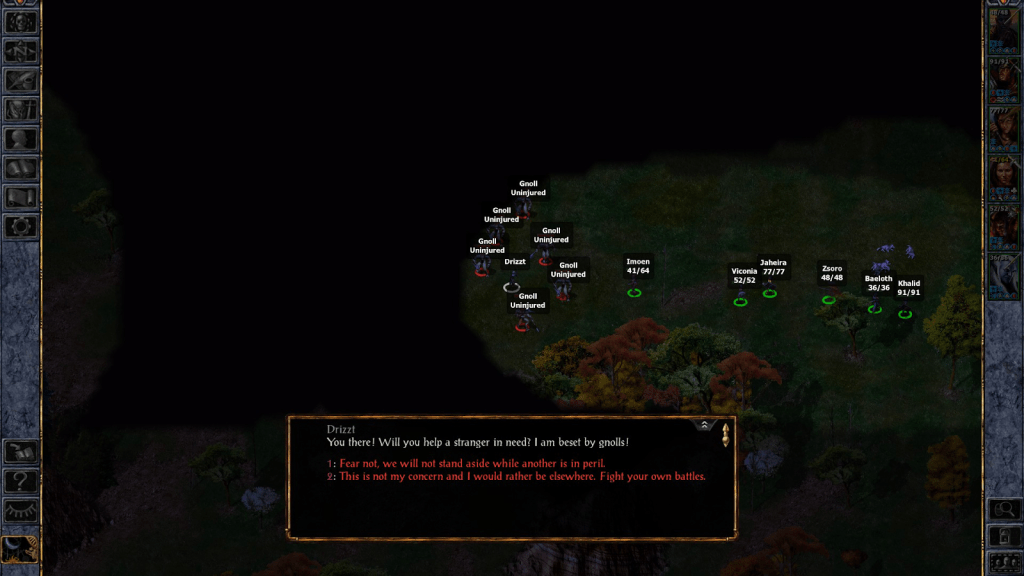This screenshot has height=576, width=1024.
Task: Open the area map from the left sidebar
Action: pyautogui.click(x=21, y=51)
